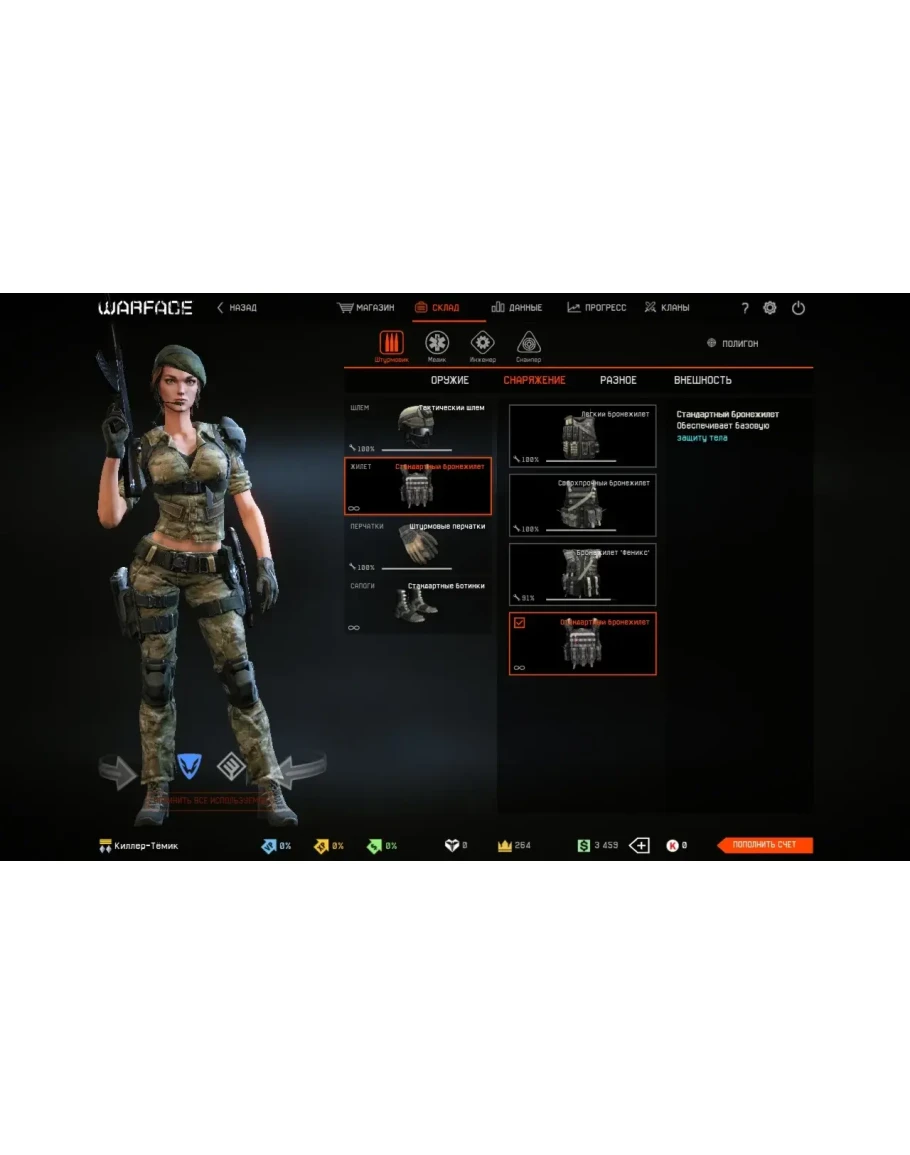Select the Тактический шлем helmet slot
Image resolution: width=910 pixels, height=1155 pixels.
tap(418, 427)
